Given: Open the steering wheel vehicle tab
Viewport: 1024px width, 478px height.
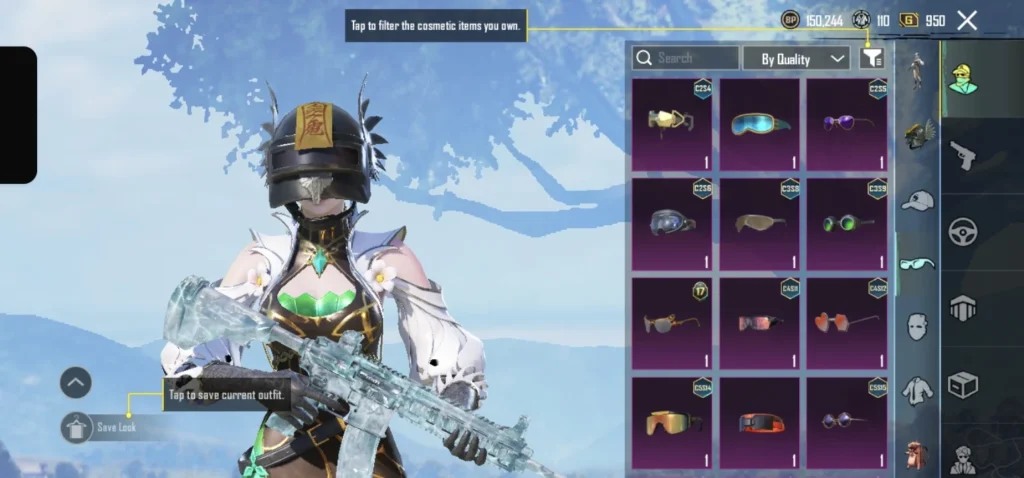Looking at the screenshot, I should [x=962, y=232].
